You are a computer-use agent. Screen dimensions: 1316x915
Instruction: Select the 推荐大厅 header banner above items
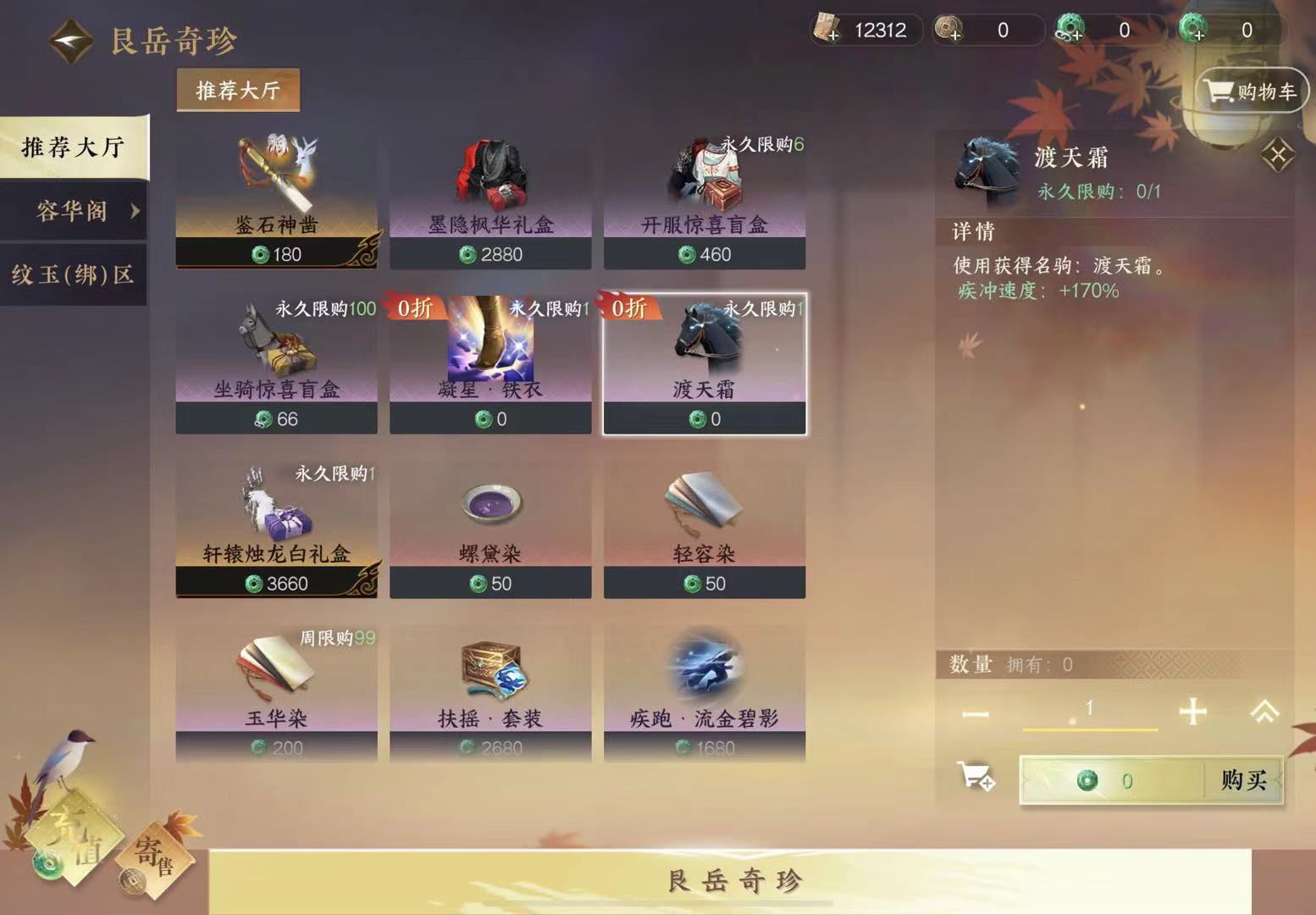coord(237,91)
